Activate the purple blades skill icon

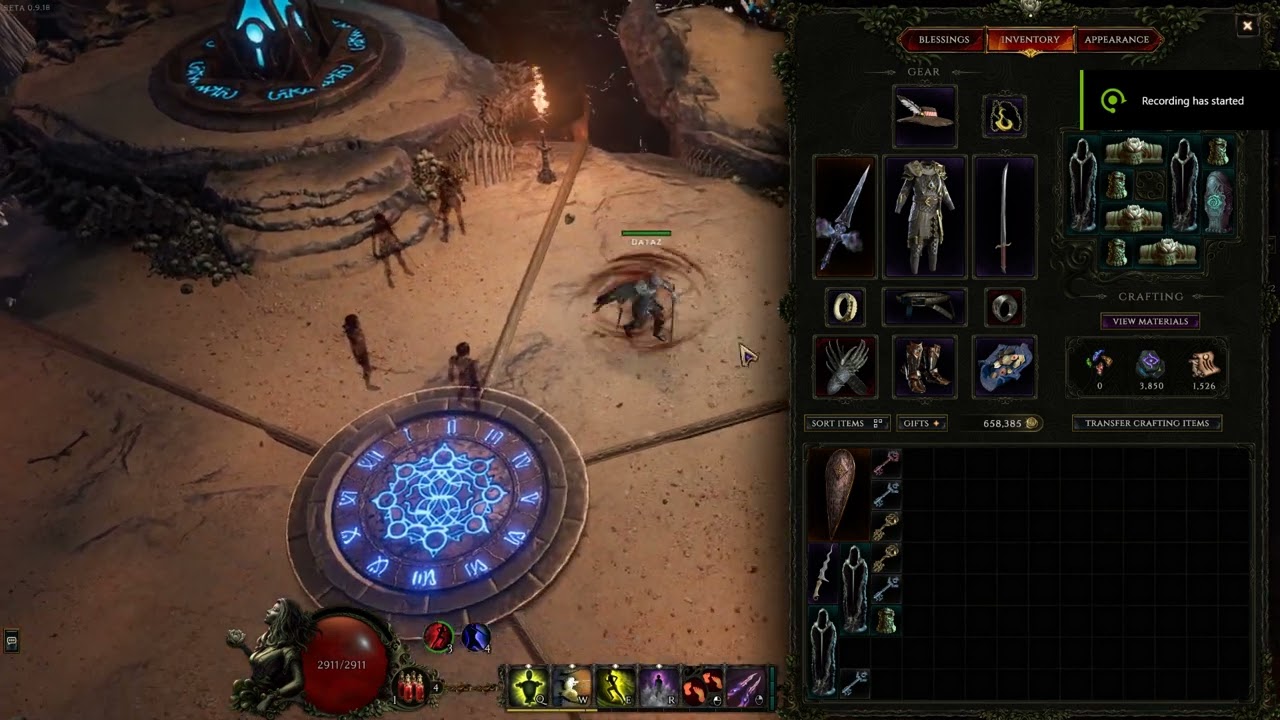(747, 687)
